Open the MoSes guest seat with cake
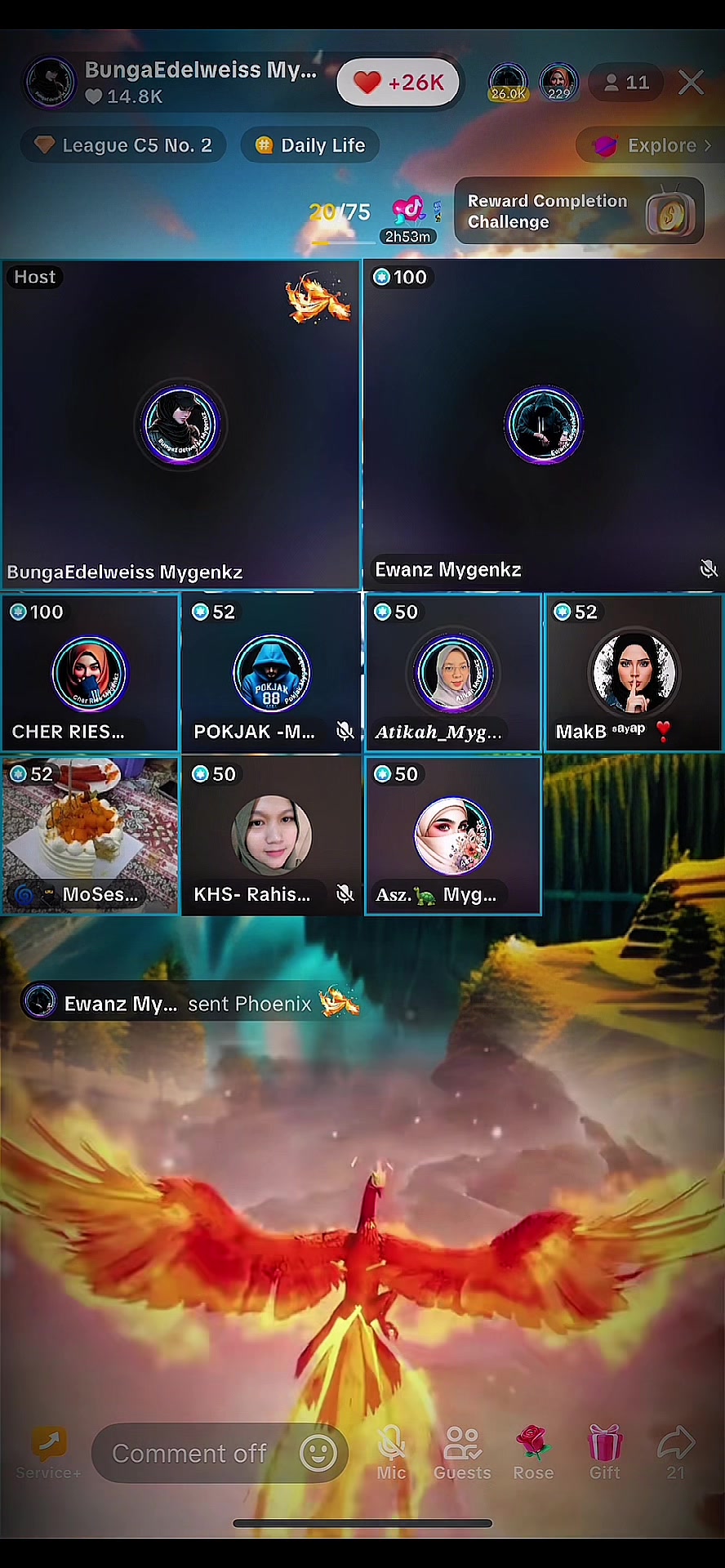 coord(90,835)
